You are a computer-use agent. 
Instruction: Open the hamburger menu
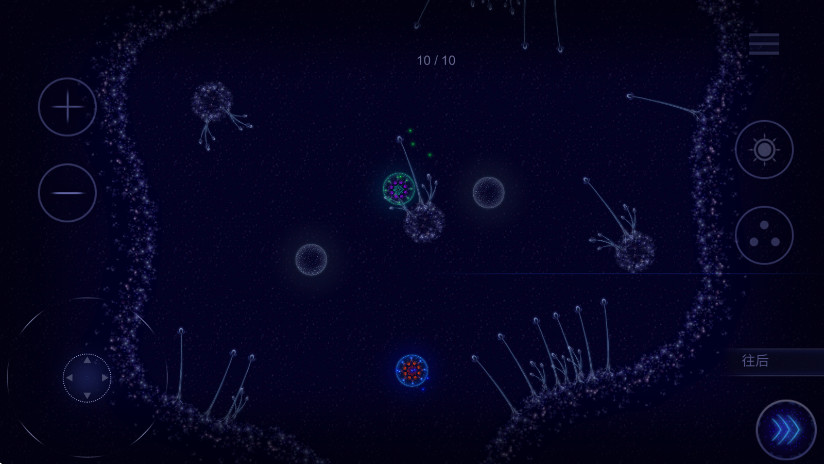coord(764,44)
